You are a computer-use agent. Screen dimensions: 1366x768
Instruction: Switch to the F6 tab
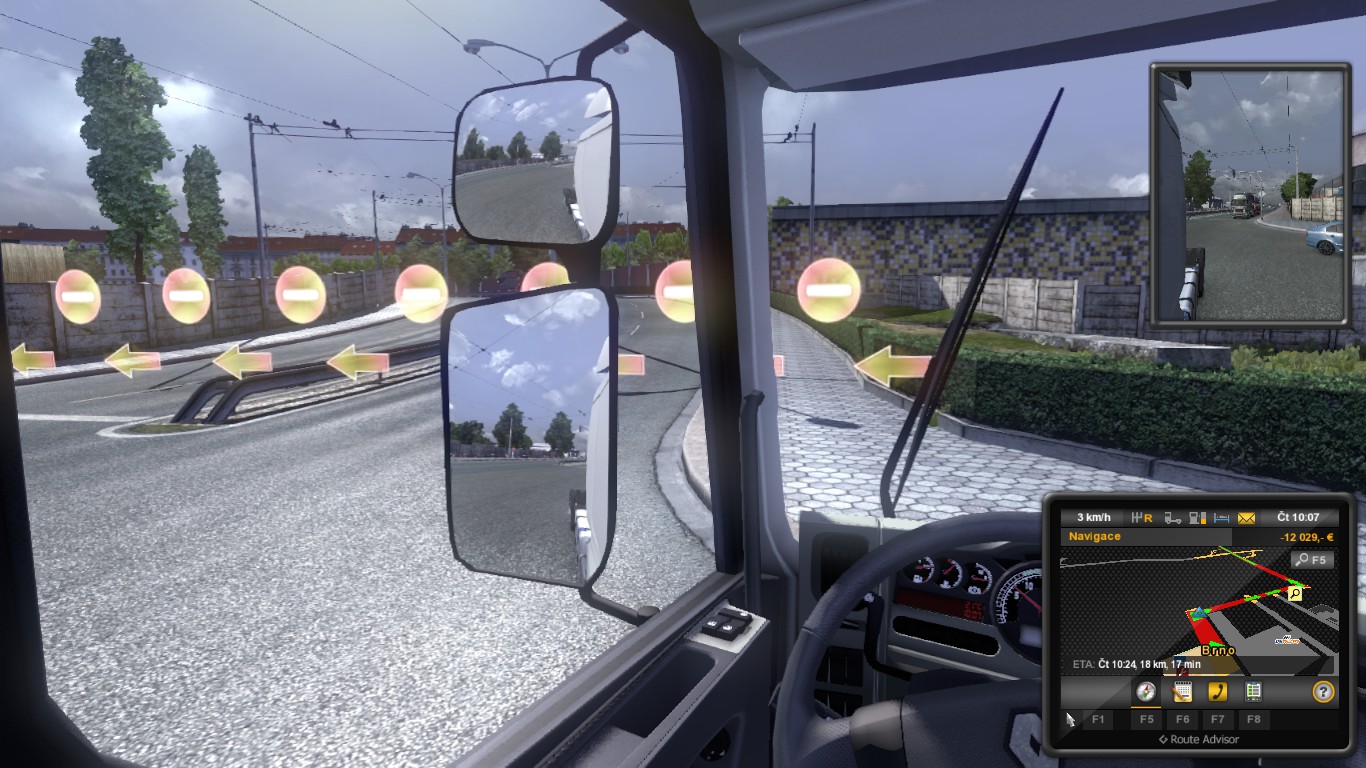[x=1183, y=720]
